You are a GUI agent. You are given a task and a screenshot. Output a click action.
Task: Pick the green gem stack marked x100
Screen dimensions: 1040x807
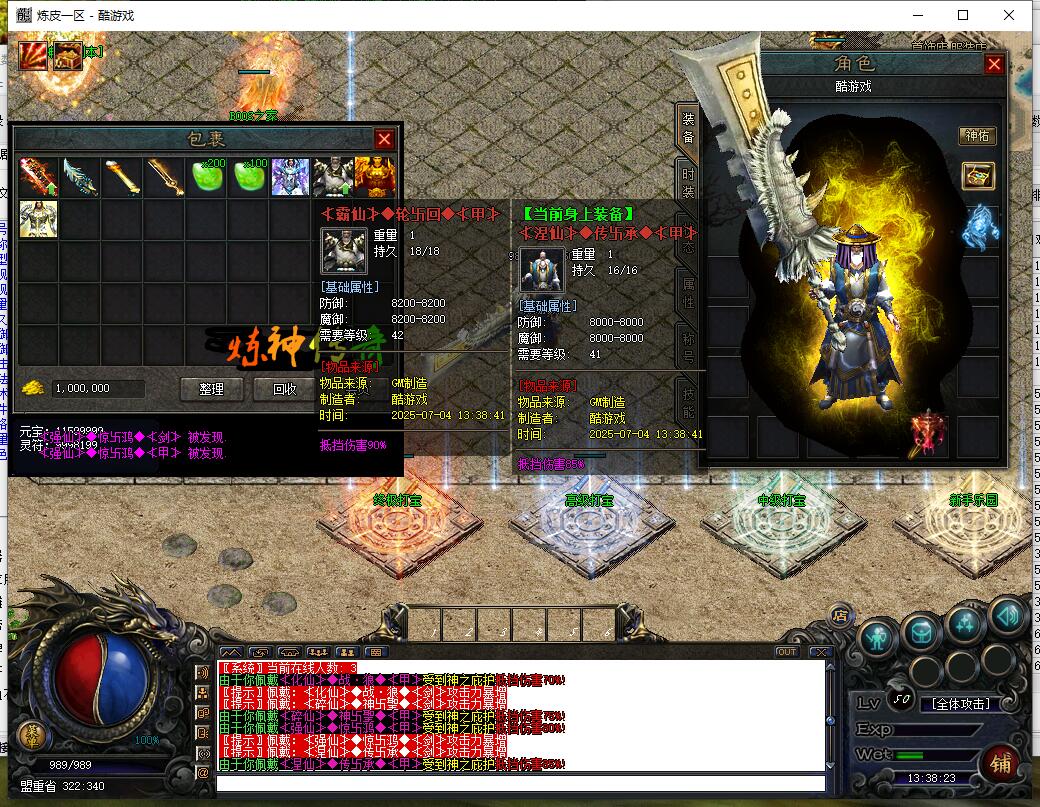(248, 177)
